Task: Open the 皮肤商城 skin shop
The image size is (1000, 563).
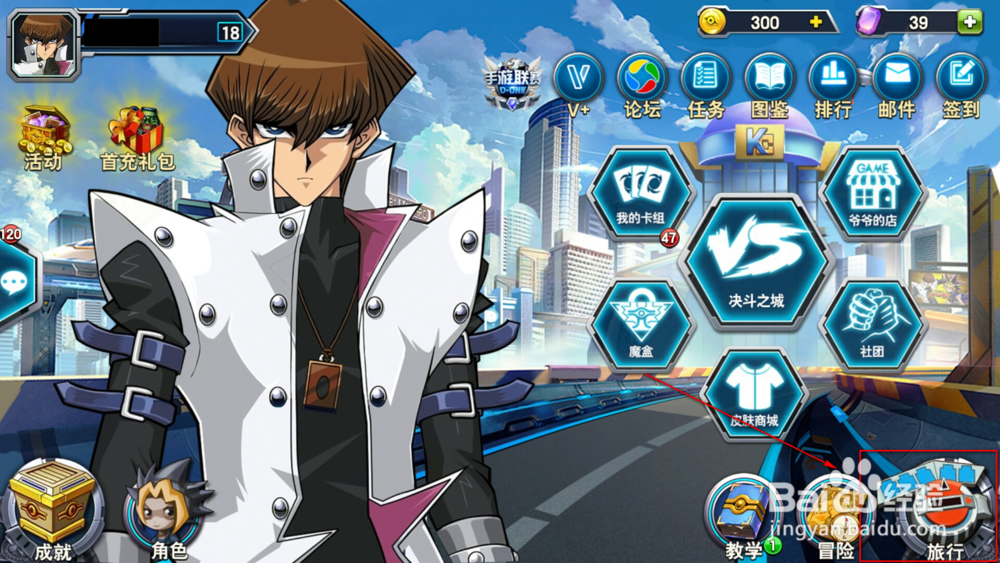Action: (x=754, y=395)
